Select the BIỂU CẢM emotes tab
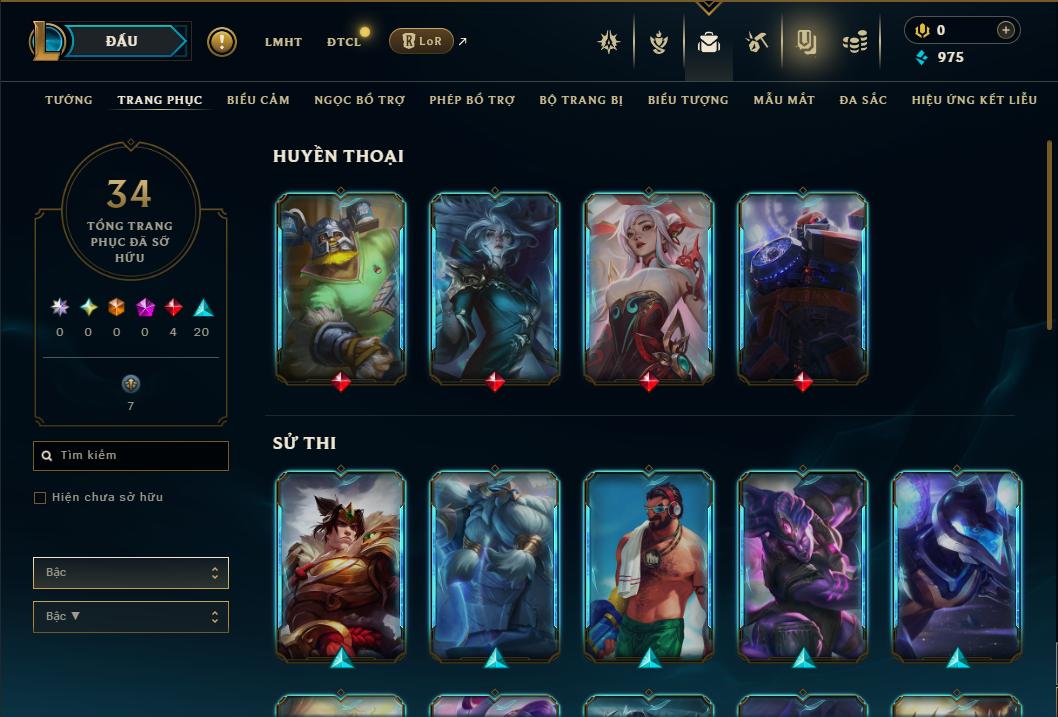The height and width of the screenshot is (717, 1058). click(258, 100)
